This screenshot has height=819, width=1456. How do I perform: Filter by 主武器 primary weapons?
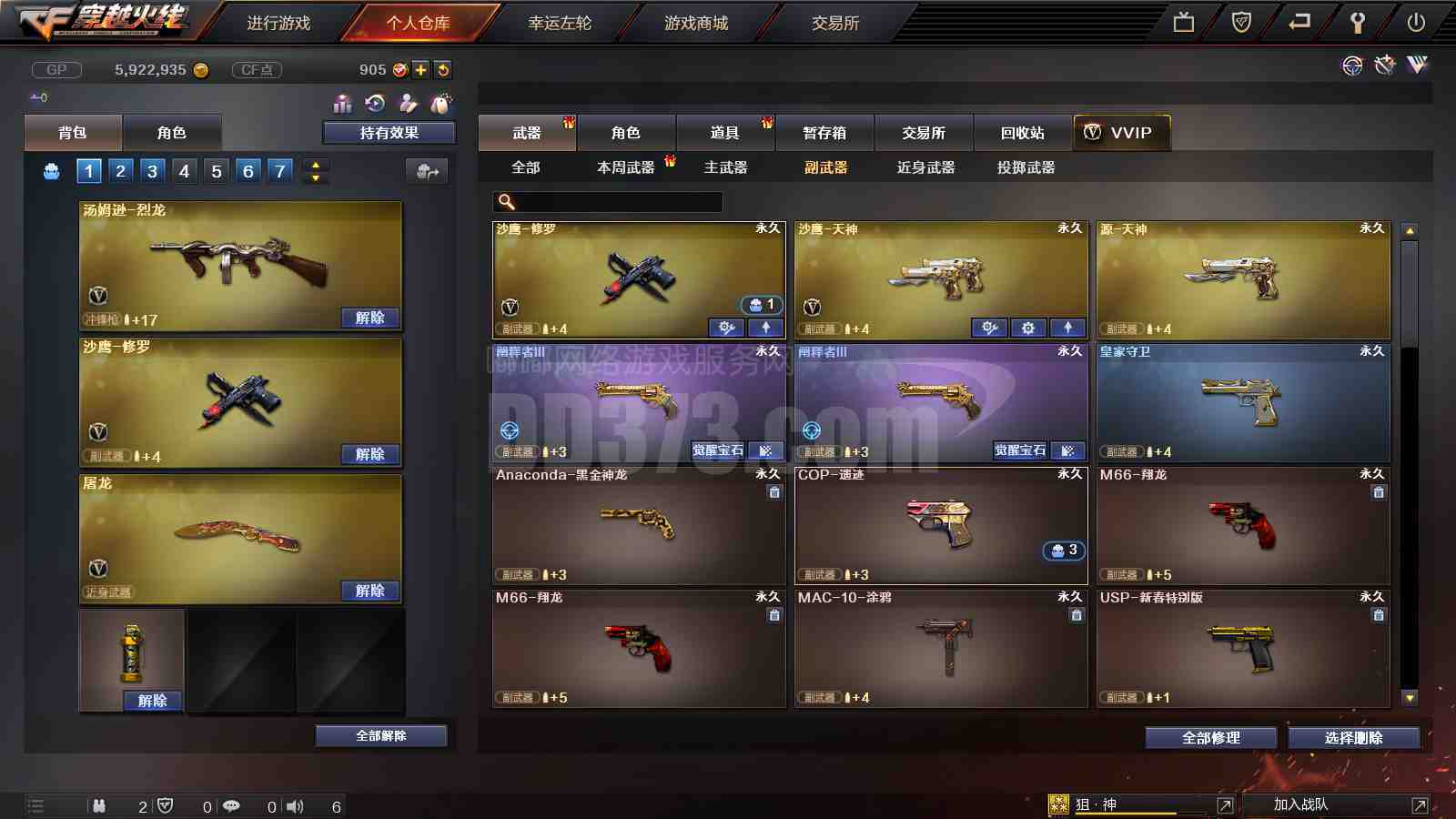[725, 167]
